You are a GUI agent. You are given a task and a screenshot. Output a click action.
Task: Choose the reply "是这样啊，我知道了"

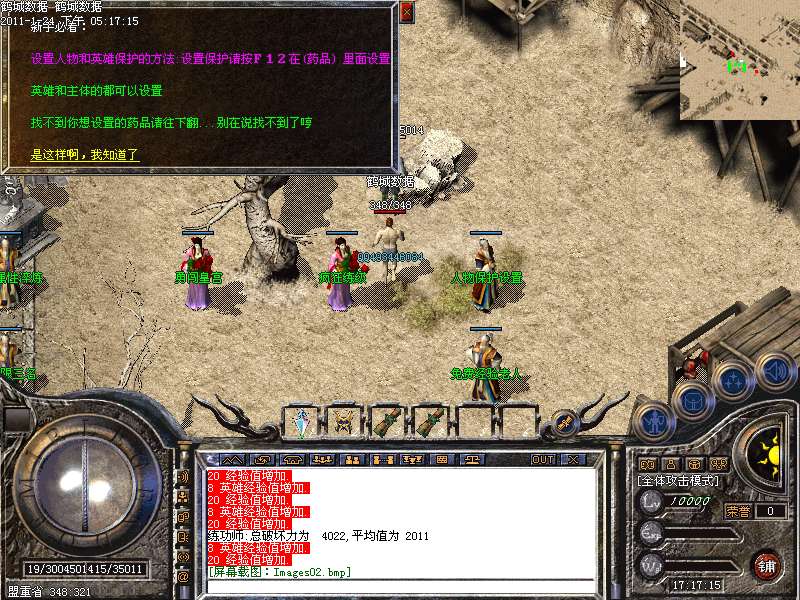[x=85, y=155]
